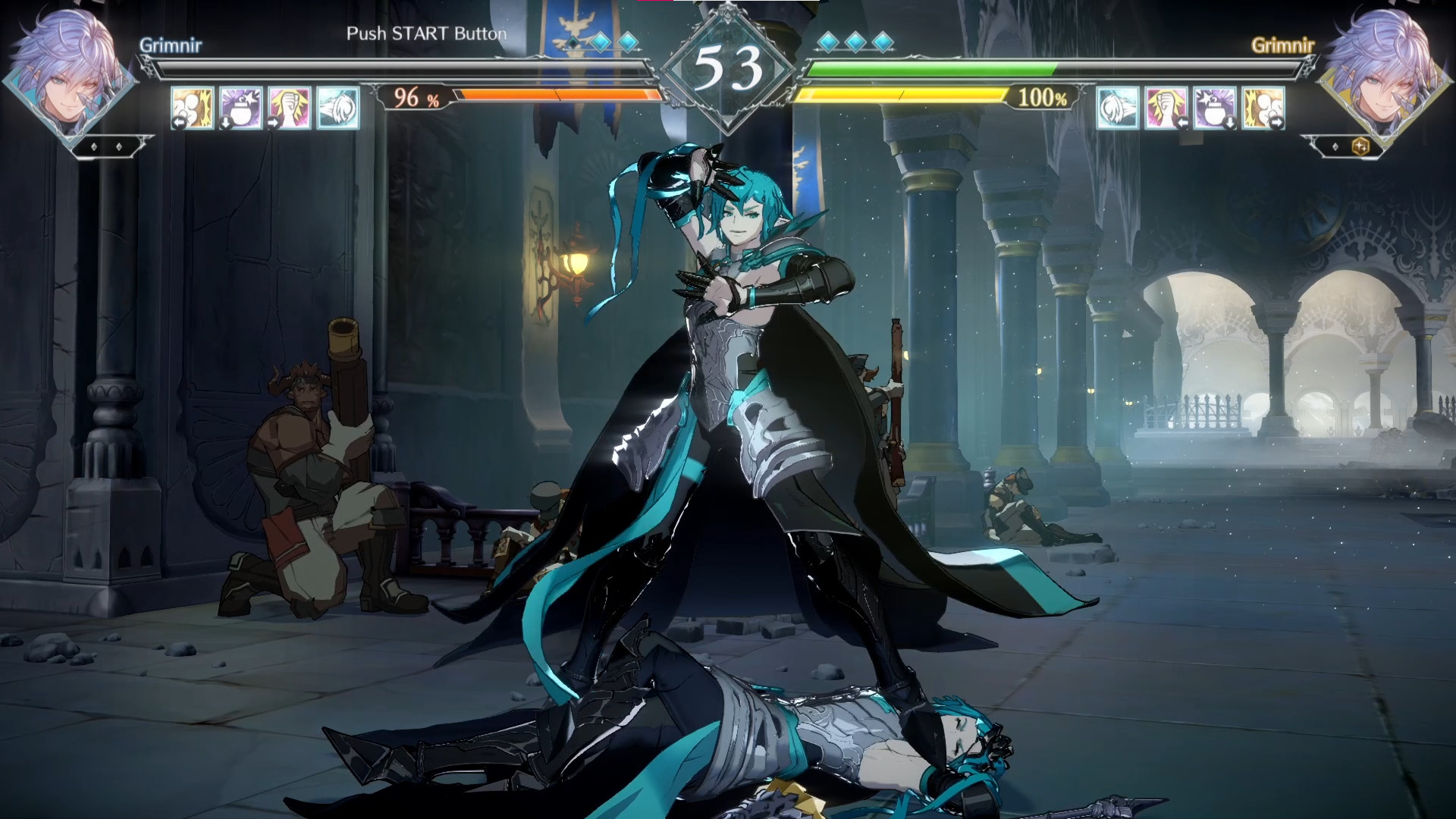Click the left player's Grimnir name label
Viewport: 1456px width, 819px height.
(x=172, y=44)
